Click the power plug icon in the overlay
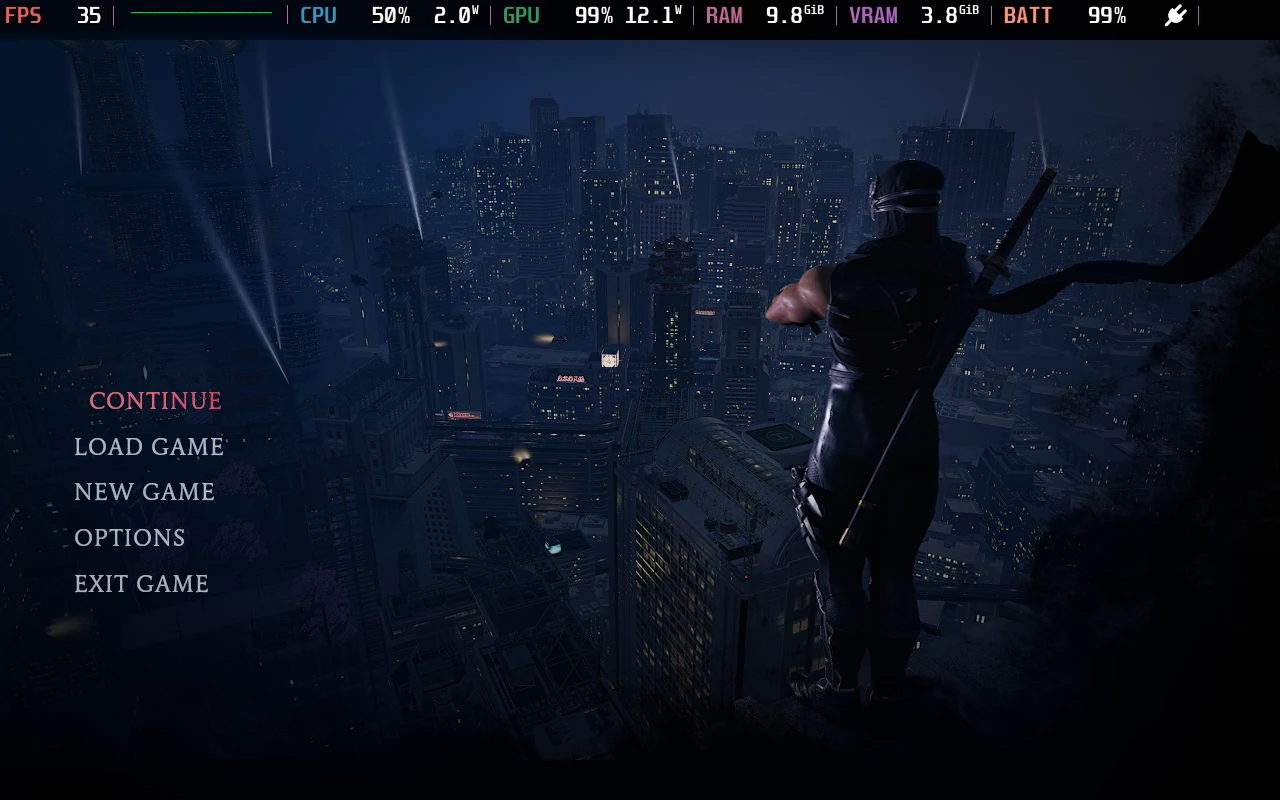 click(x=1176, y=15)
